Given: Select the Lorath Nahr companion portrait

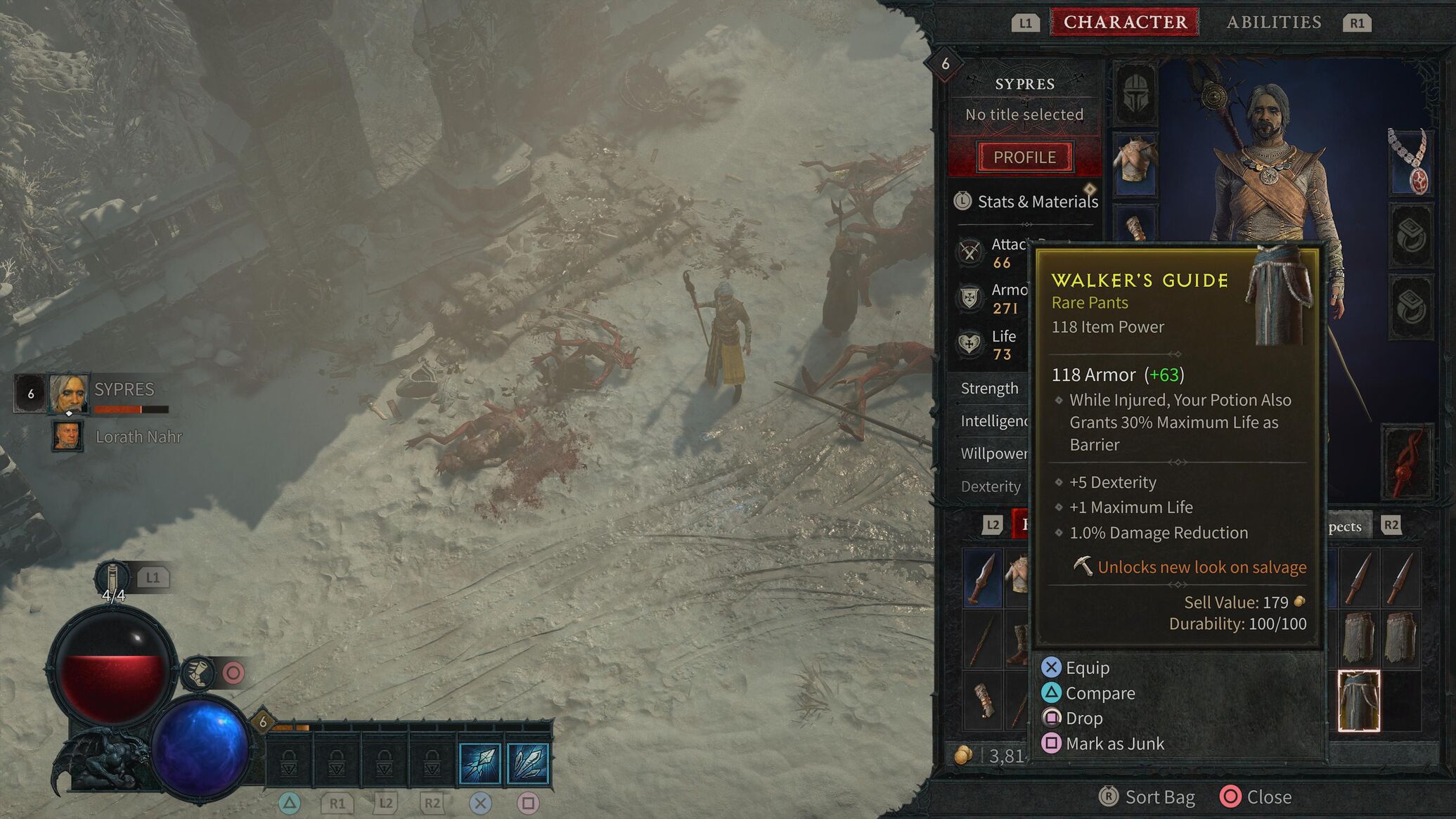Looking at the screenshot, I should (67, 436).
